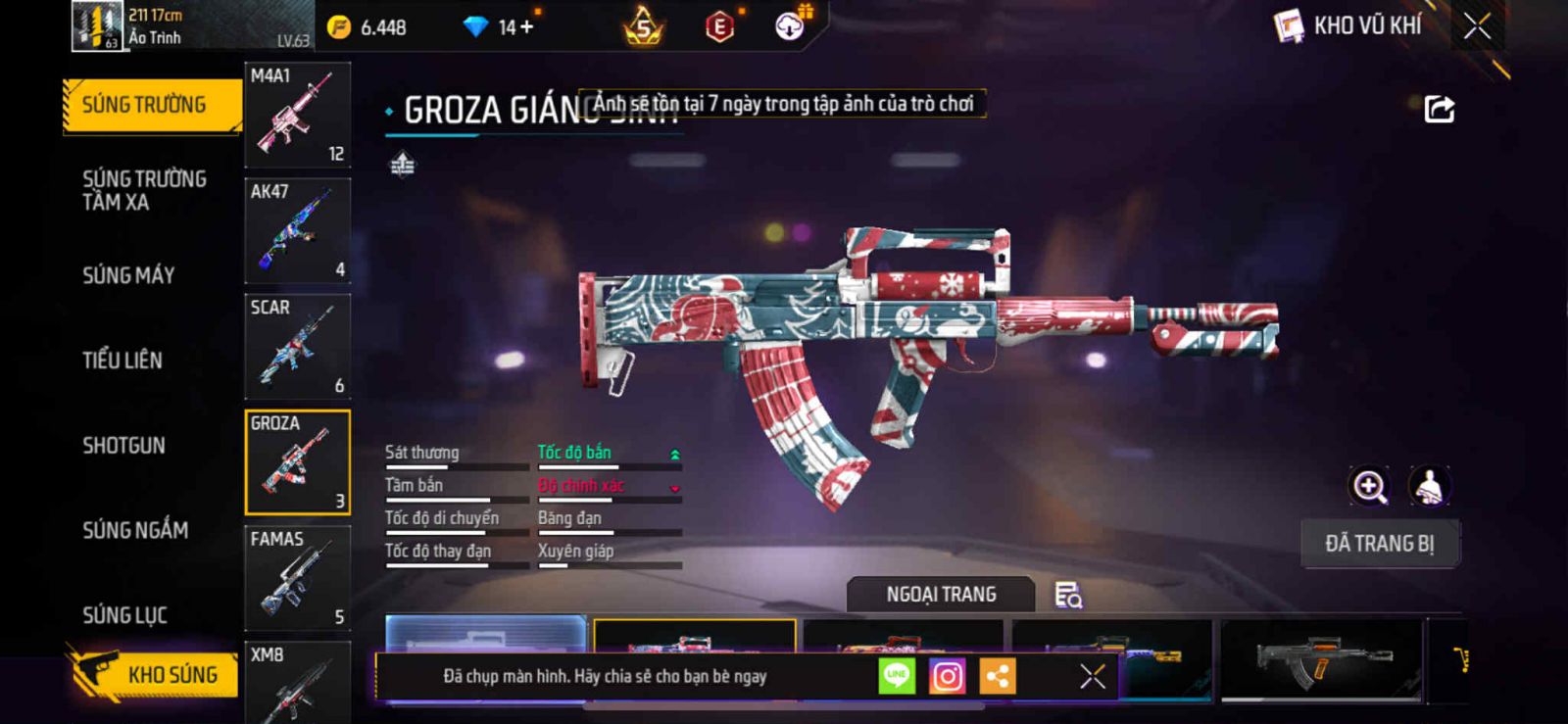Choose the Tiểu Liên category
1568x724 pixels.
coord(122,361)
